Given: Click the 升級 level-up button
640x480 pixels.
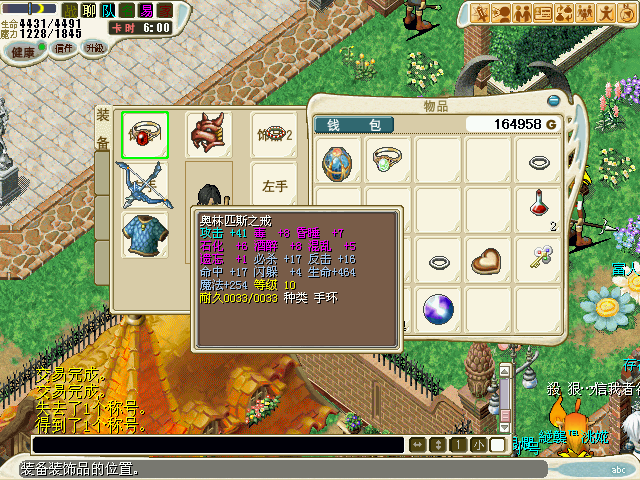Looking at the screenshot, I should pyautogui.click(x=95, y=48).
